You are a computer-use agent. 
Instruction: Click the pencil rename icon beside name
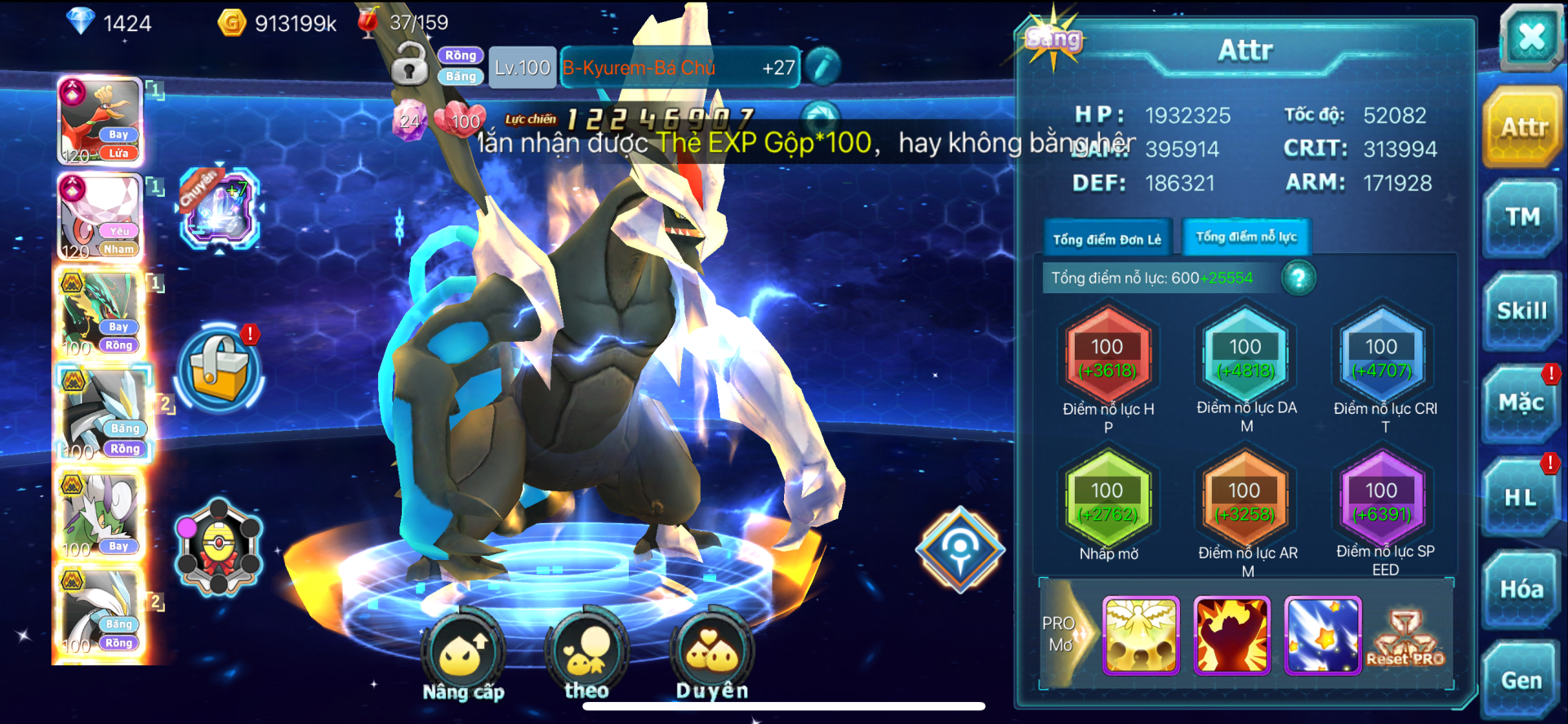[x=823, y=67]
